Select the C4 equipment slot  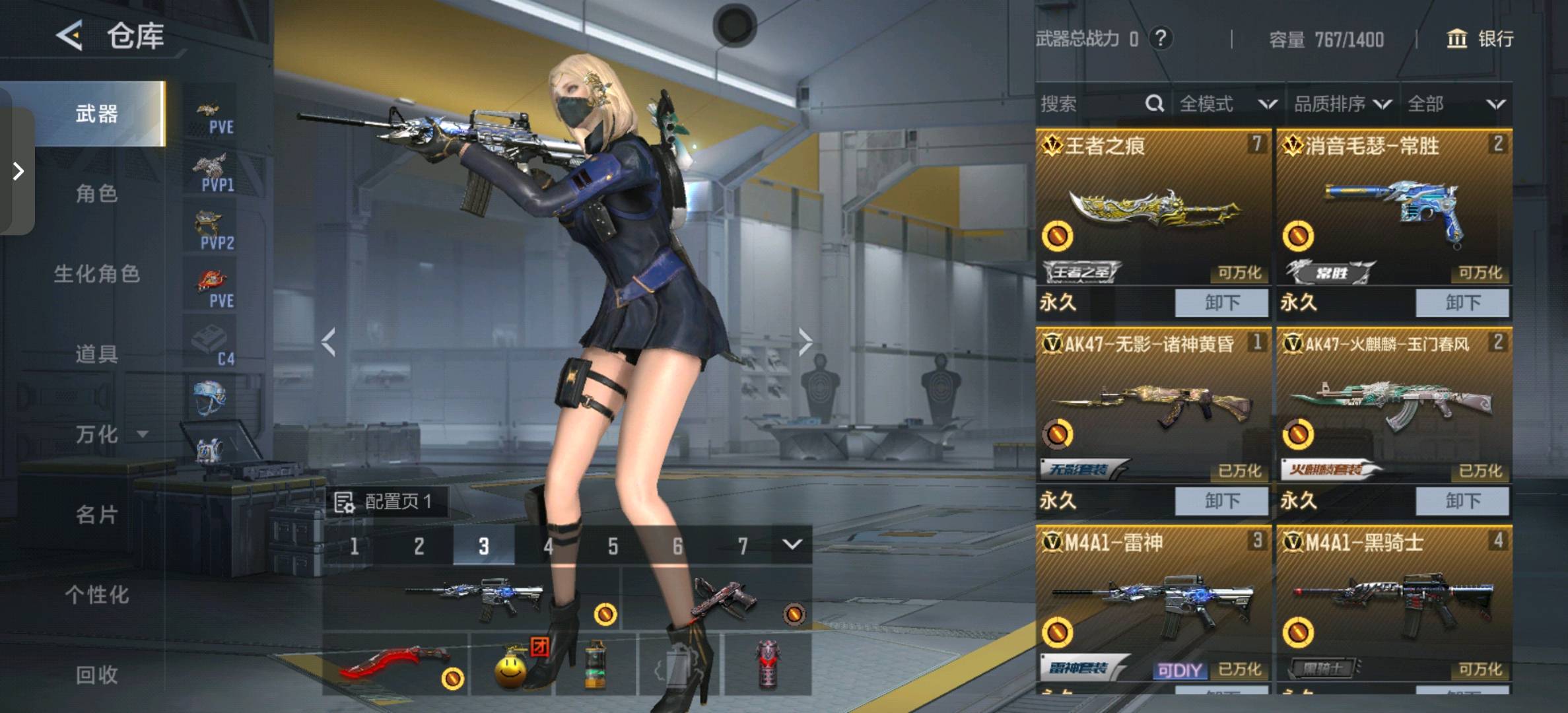[213, 346]
